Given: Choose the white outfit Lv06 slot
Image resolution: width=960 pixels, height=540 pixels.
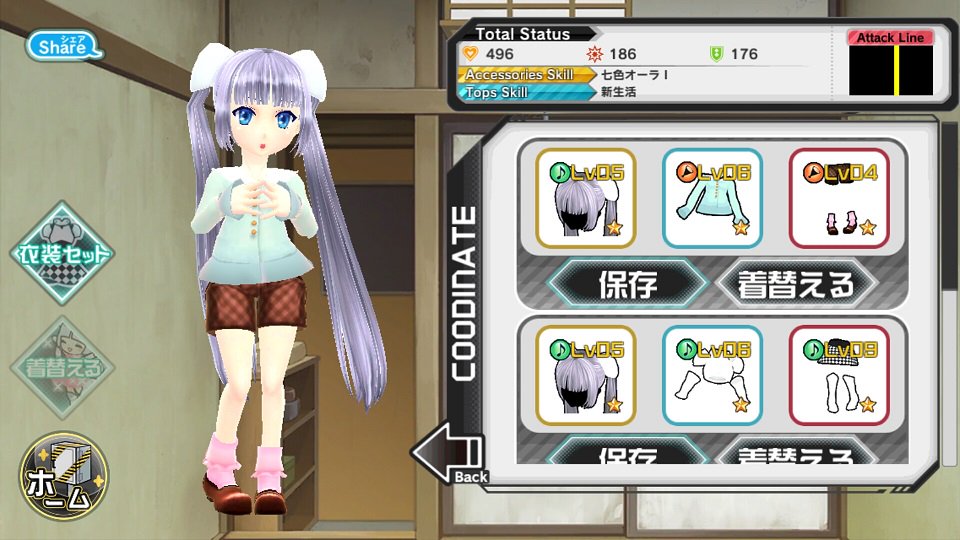Looking at the screenshot, I should pyautogui.click(x=712, y=375).
